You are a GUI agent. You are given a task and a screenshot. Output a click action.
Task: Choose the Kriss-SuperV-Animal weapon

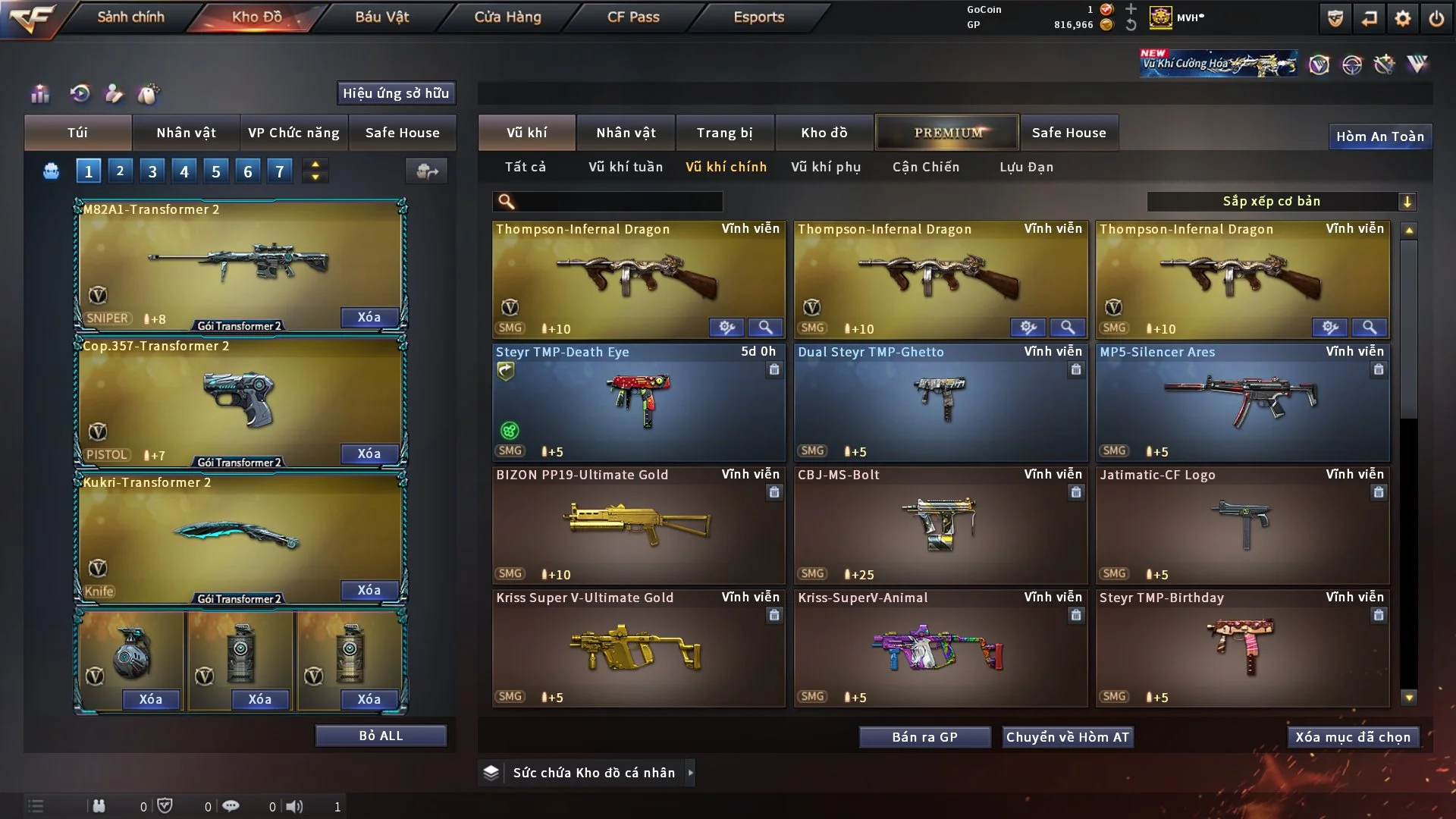pos(940,648)
